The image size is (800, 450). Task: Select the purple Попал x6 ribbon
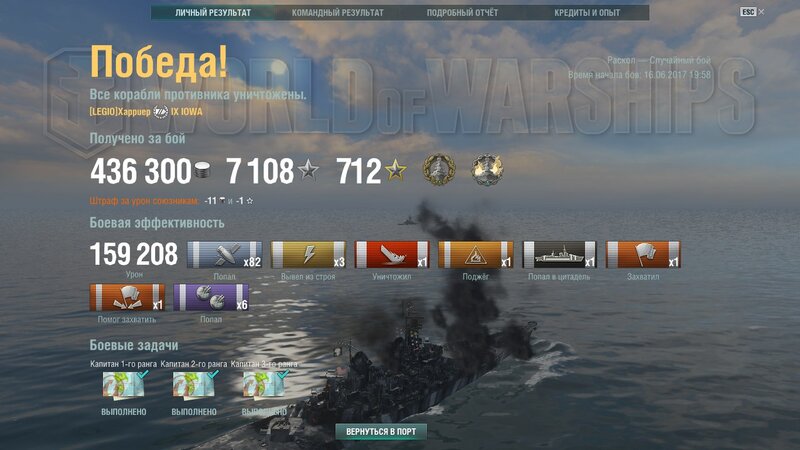click(x=212, y=298)
